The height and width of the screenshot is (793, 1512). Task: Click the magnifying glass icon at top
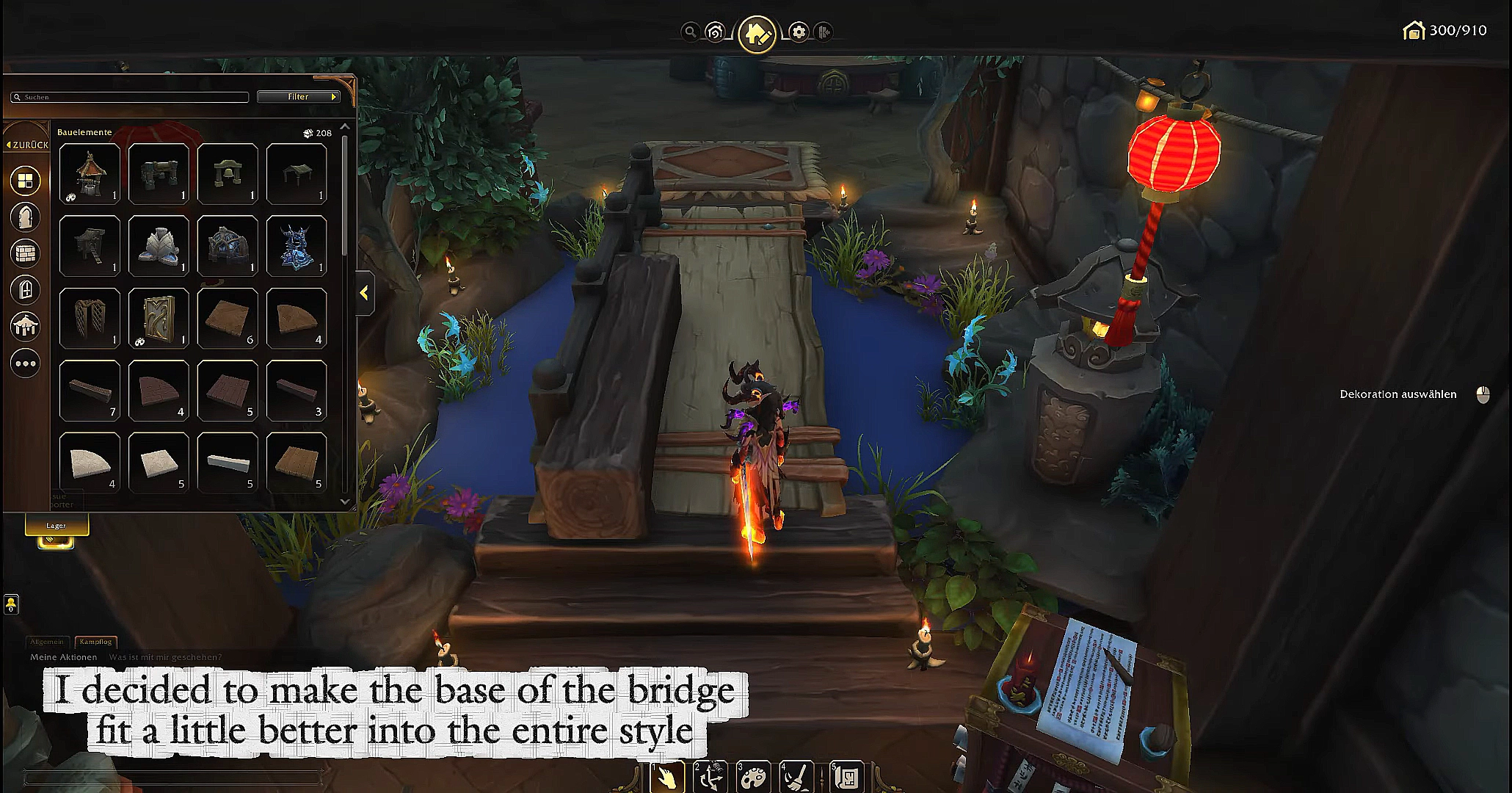[689, 32]
